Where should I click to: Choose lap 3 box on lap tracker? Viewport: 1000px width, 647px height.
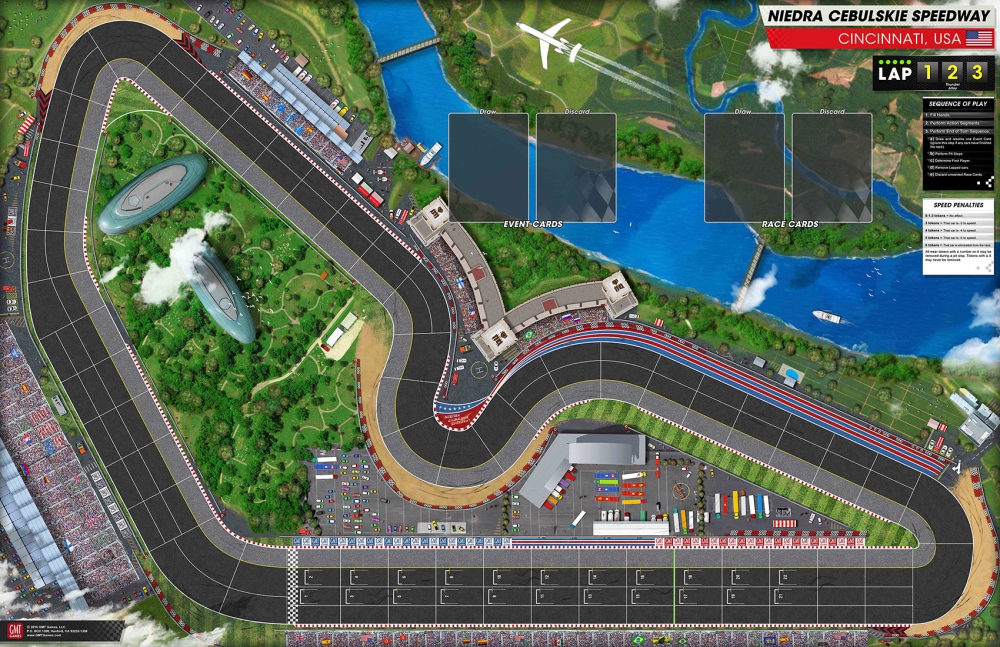(978, 72)
